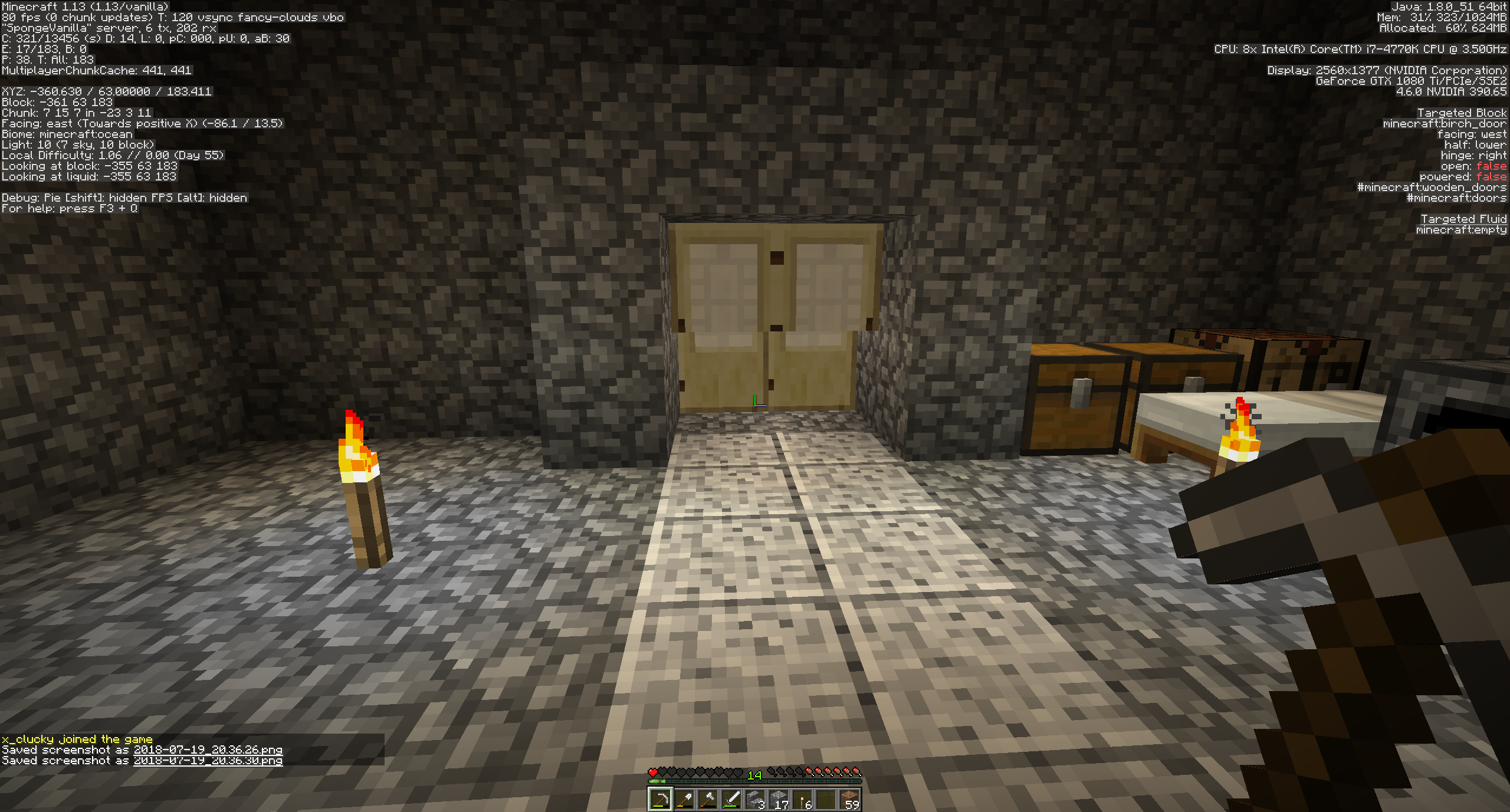Open screenshot link 2018-07-19_20.36.30.png

208,761
